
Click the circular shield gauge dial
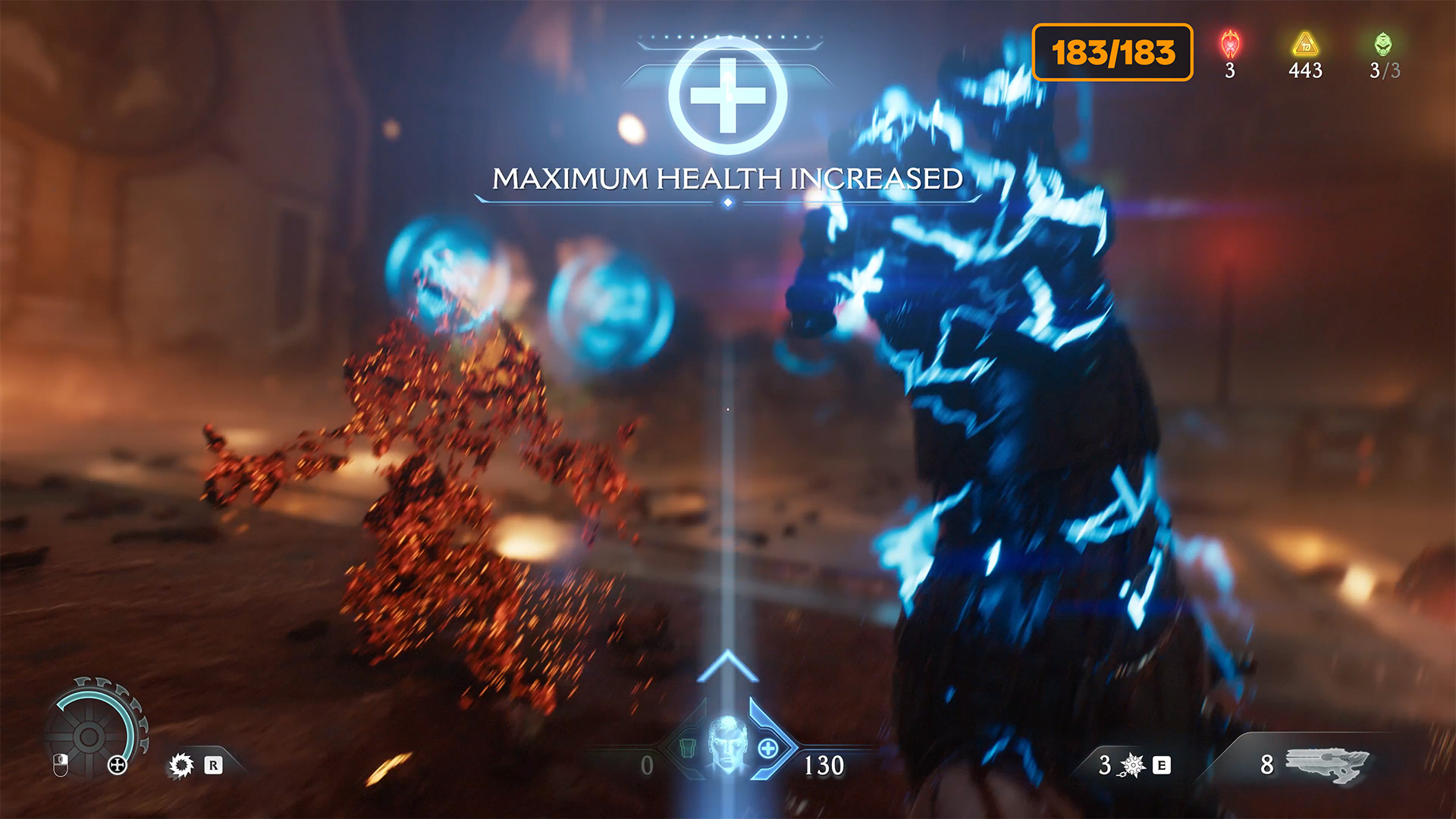coord(89,736)
